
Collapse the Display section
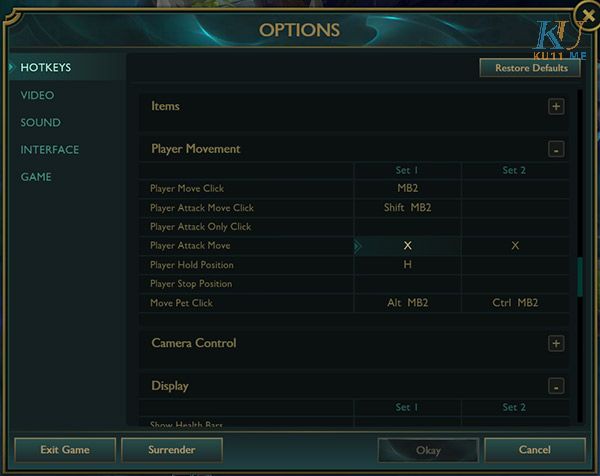coord(556,387)
